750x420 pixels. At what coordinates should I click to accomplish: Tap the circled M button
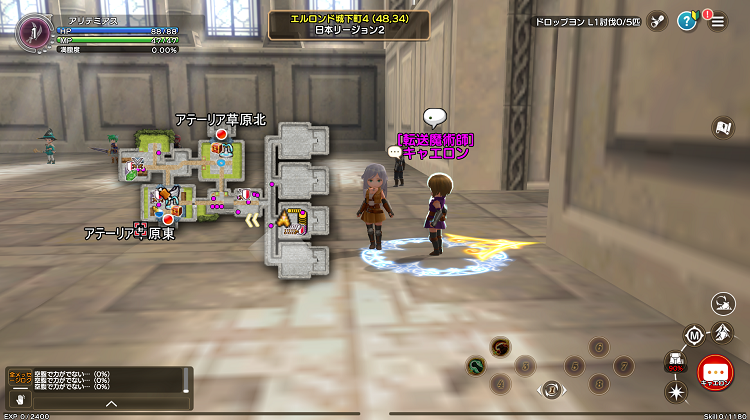coord(694,335)
